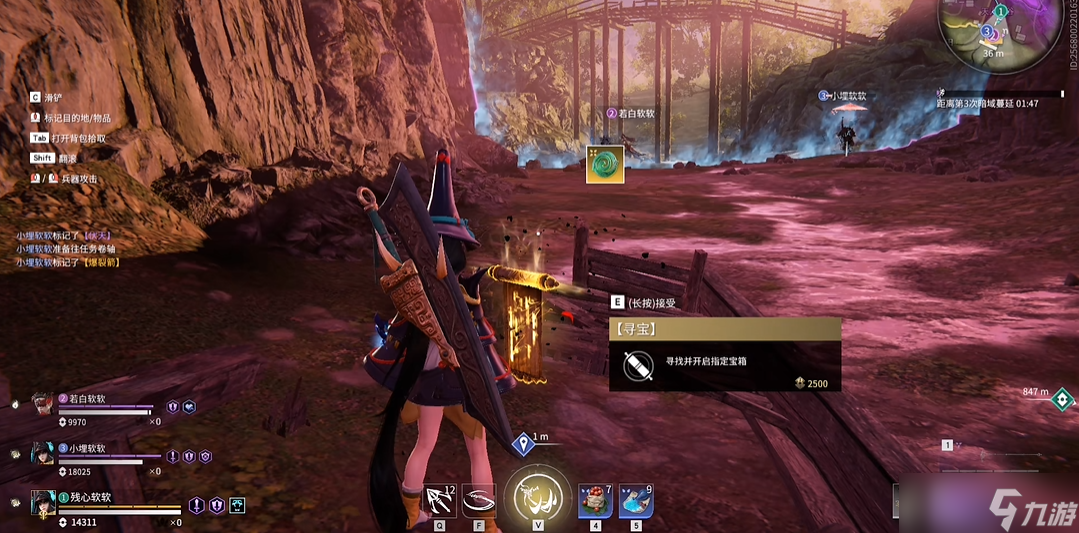The width and height of the screenshot is (1079, 533).
Task: Click the teal diamond marker showing 847 m
Action: [1062, 401]
